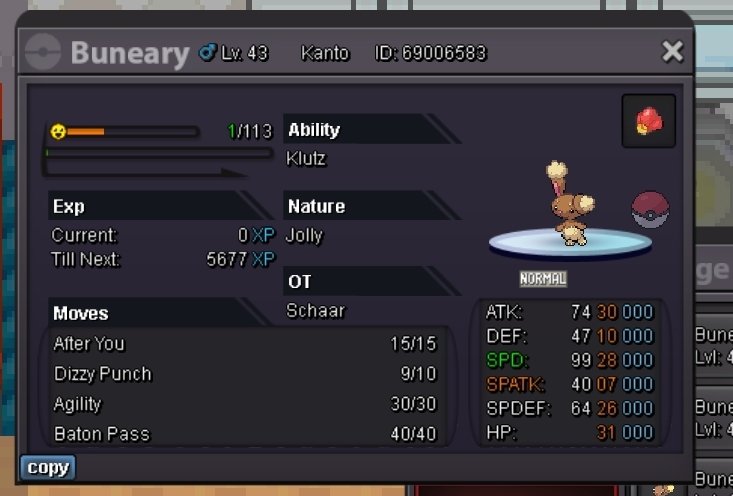
Task: Click the Klutz ability entry
Action: (306, 158)
